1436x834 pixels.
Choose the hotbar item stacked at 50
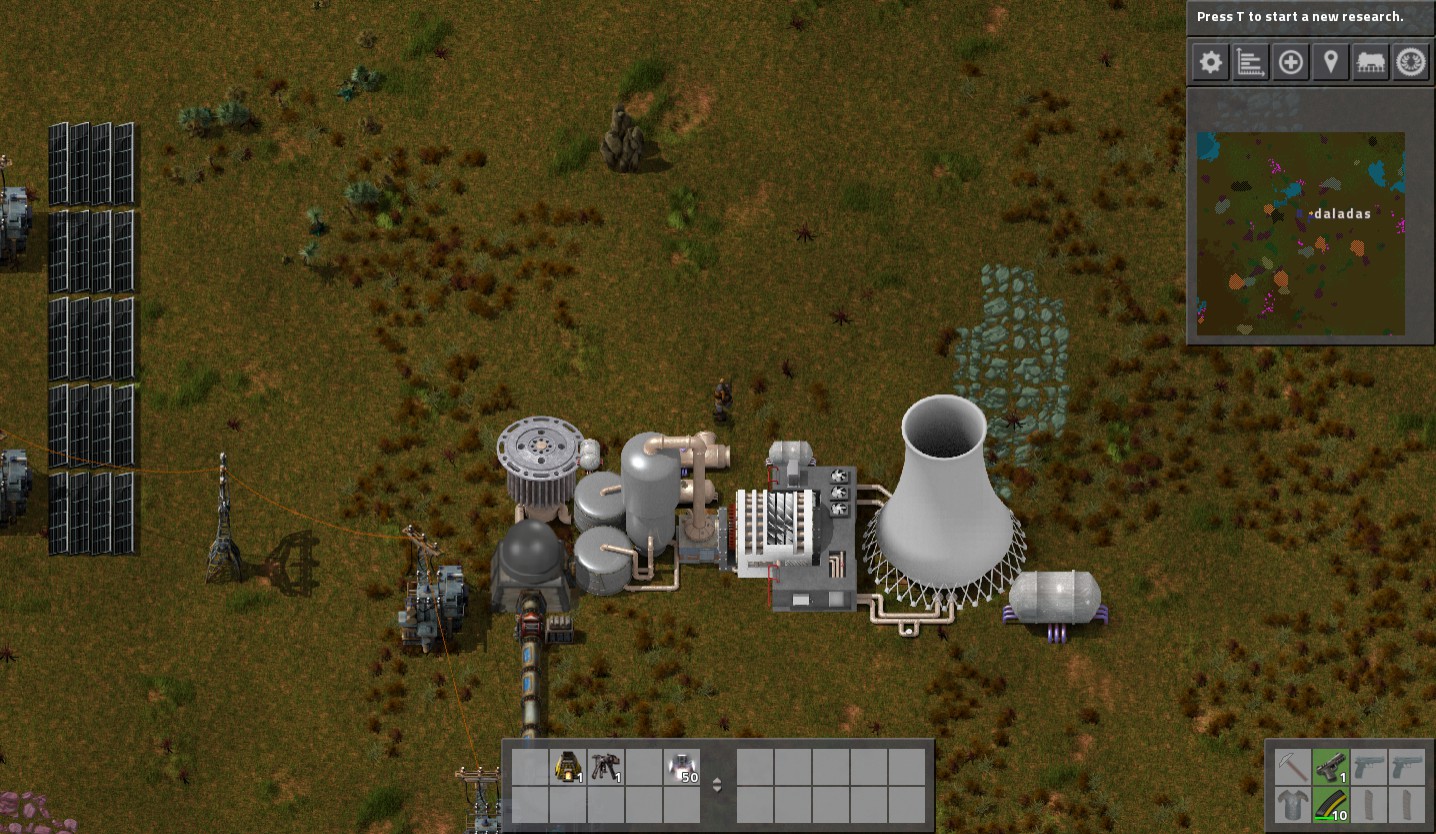coord(682,767)
